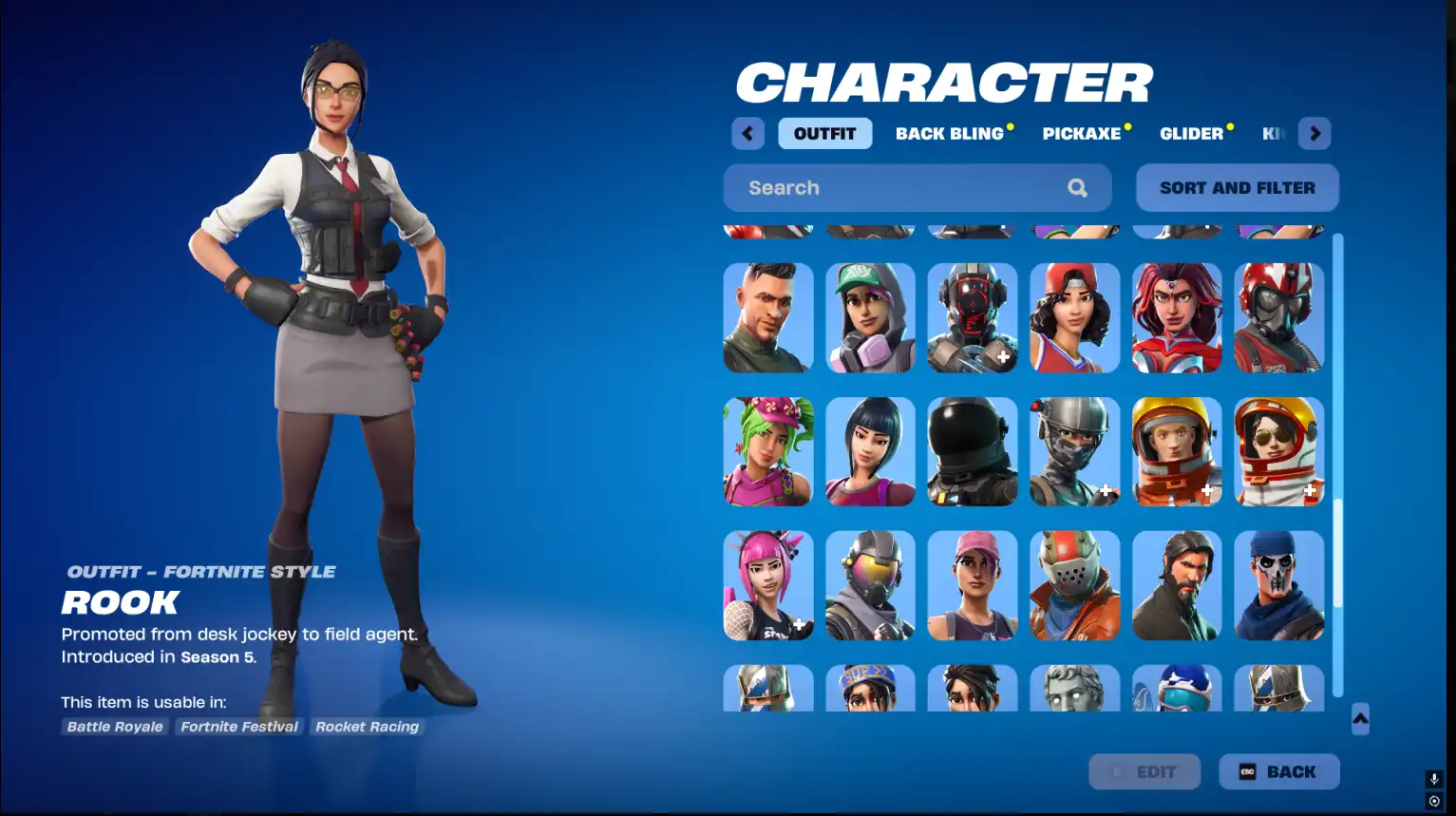Click the Edit style button

pyautogui.click(x=1144, y=772)
